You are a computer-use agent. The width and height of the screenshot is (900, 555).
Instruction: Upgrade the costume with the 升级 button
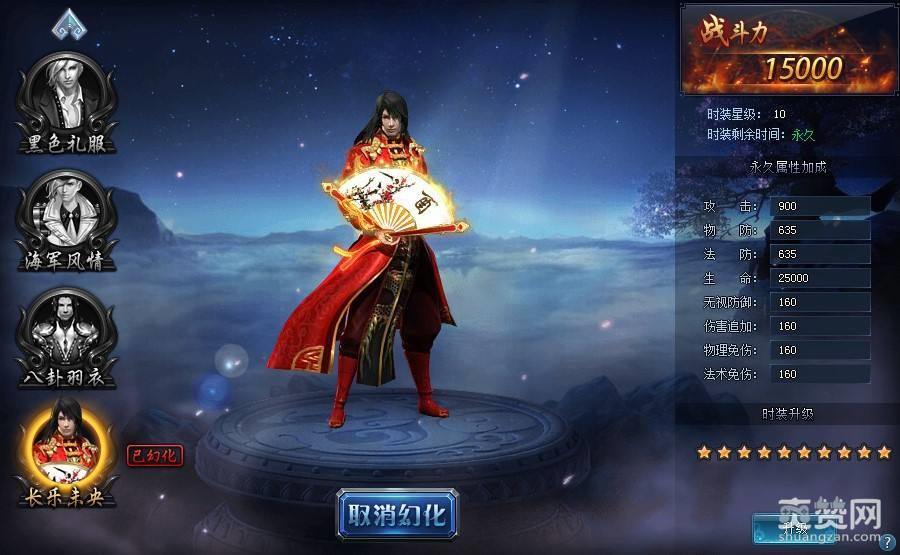[795, 527]
